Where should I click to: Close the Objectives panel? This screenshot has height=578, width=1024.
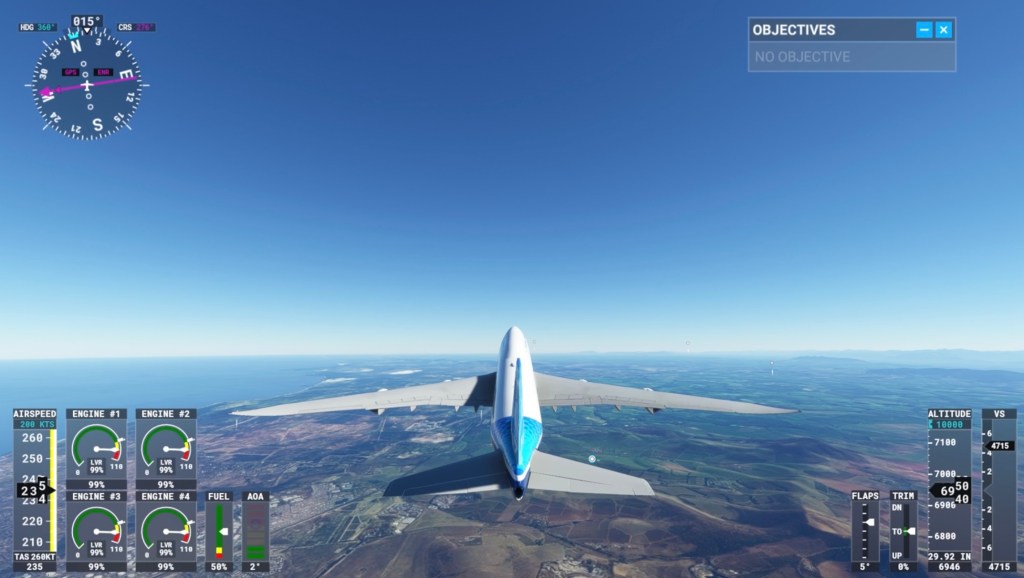coord(943,30)
